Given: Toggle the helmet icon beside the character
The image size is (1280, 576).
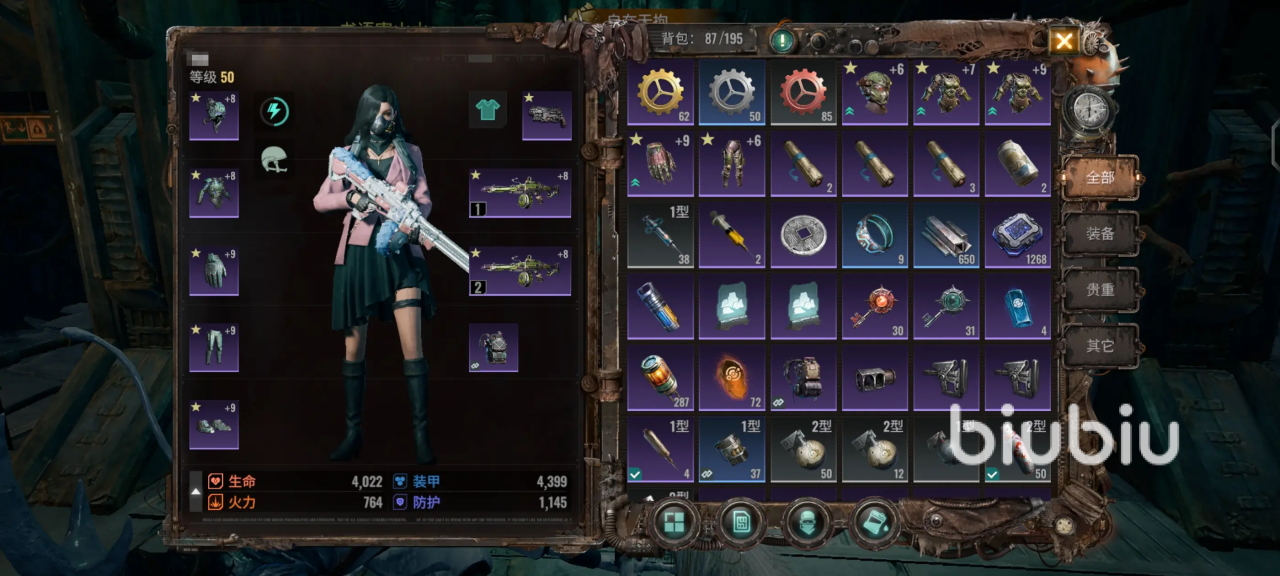Looking at the screenshot, I should 274,159.
